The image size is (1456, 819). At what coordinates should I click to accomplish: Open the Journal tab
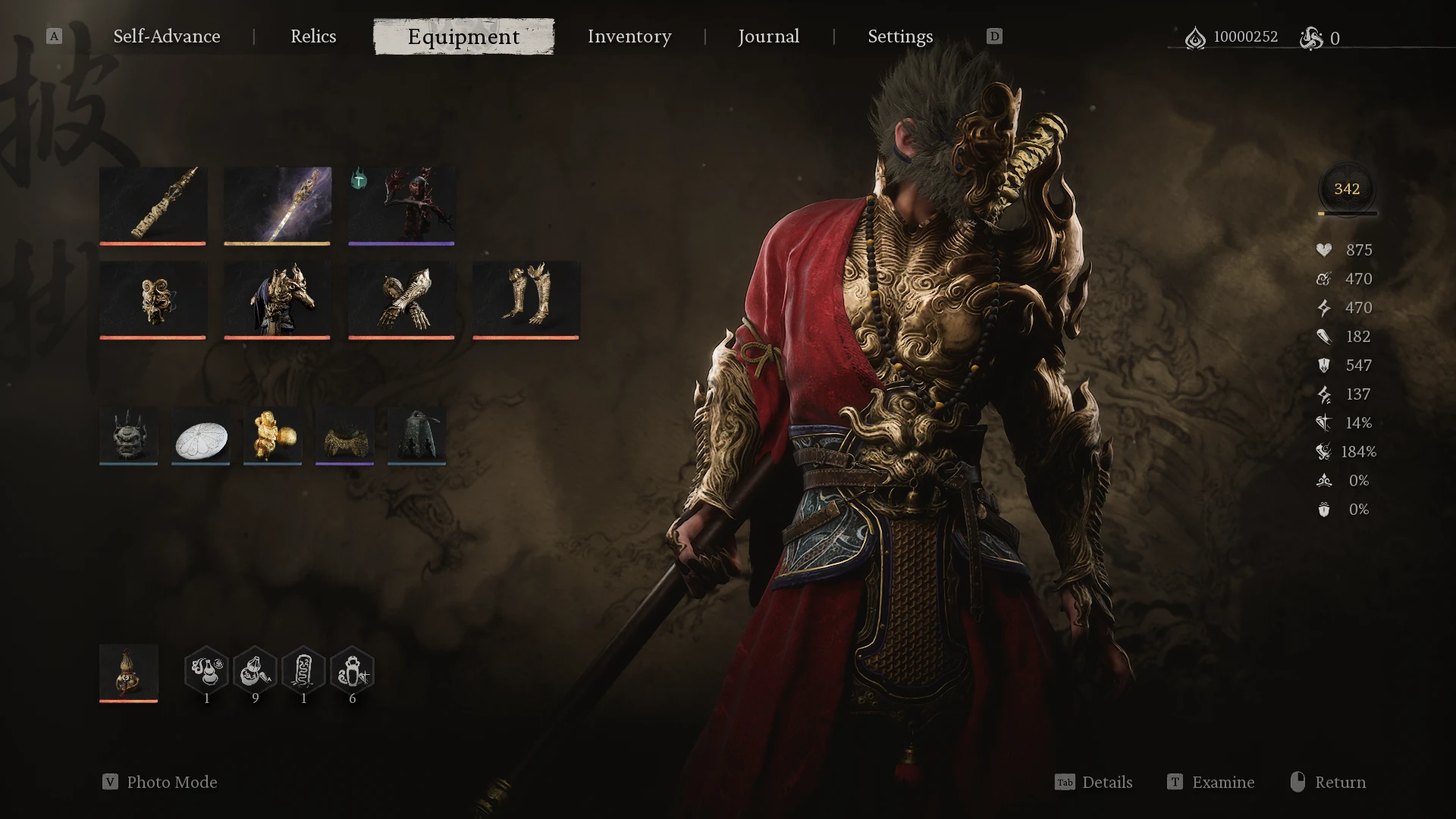click(x=768, y=36)
